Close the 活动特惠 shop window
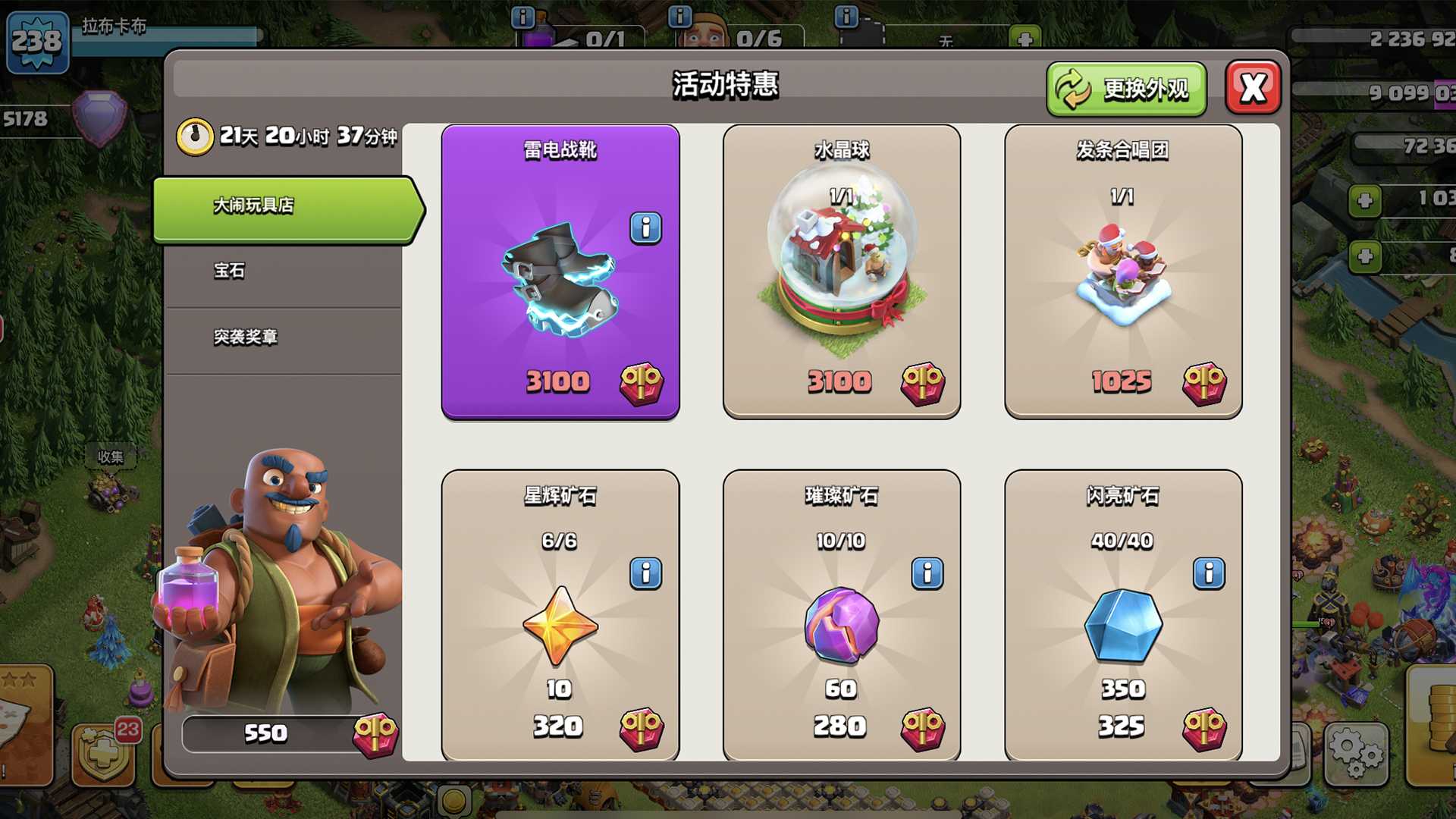 point(1253,88)
